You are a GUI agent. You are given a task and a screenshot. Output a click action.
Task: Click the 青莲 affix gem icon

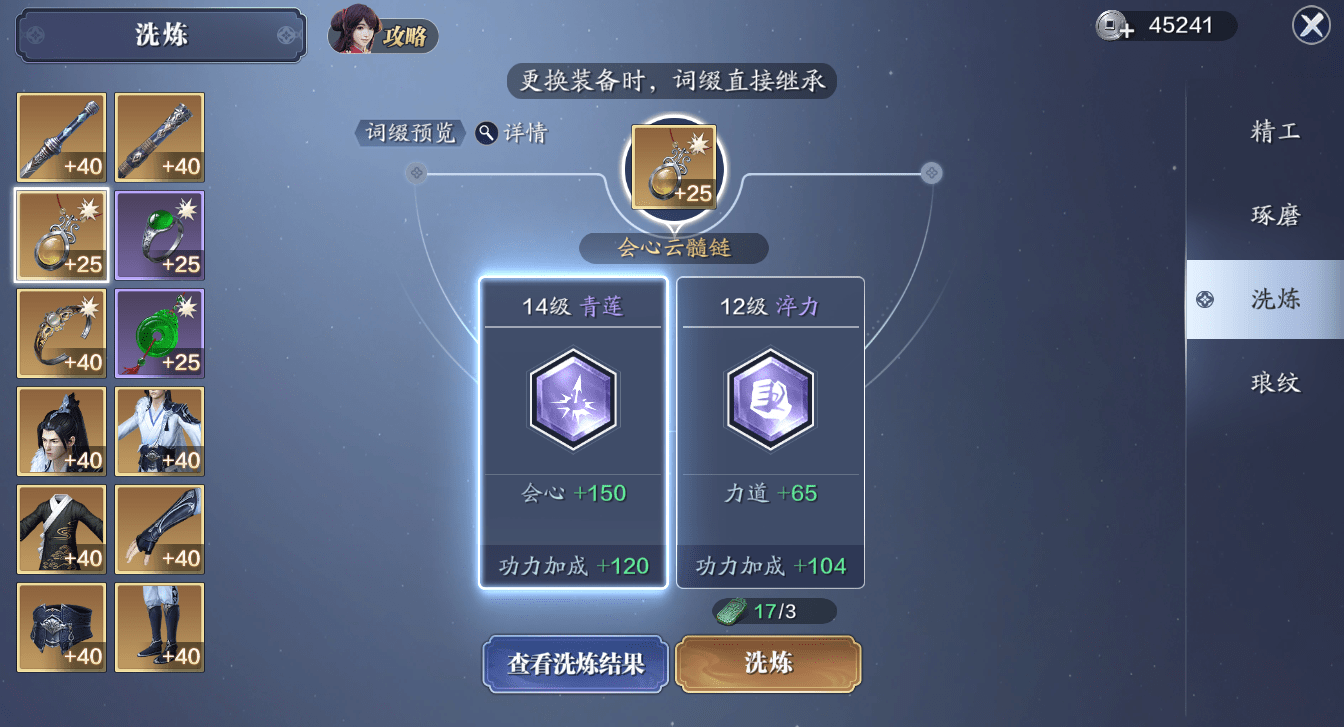573,401
